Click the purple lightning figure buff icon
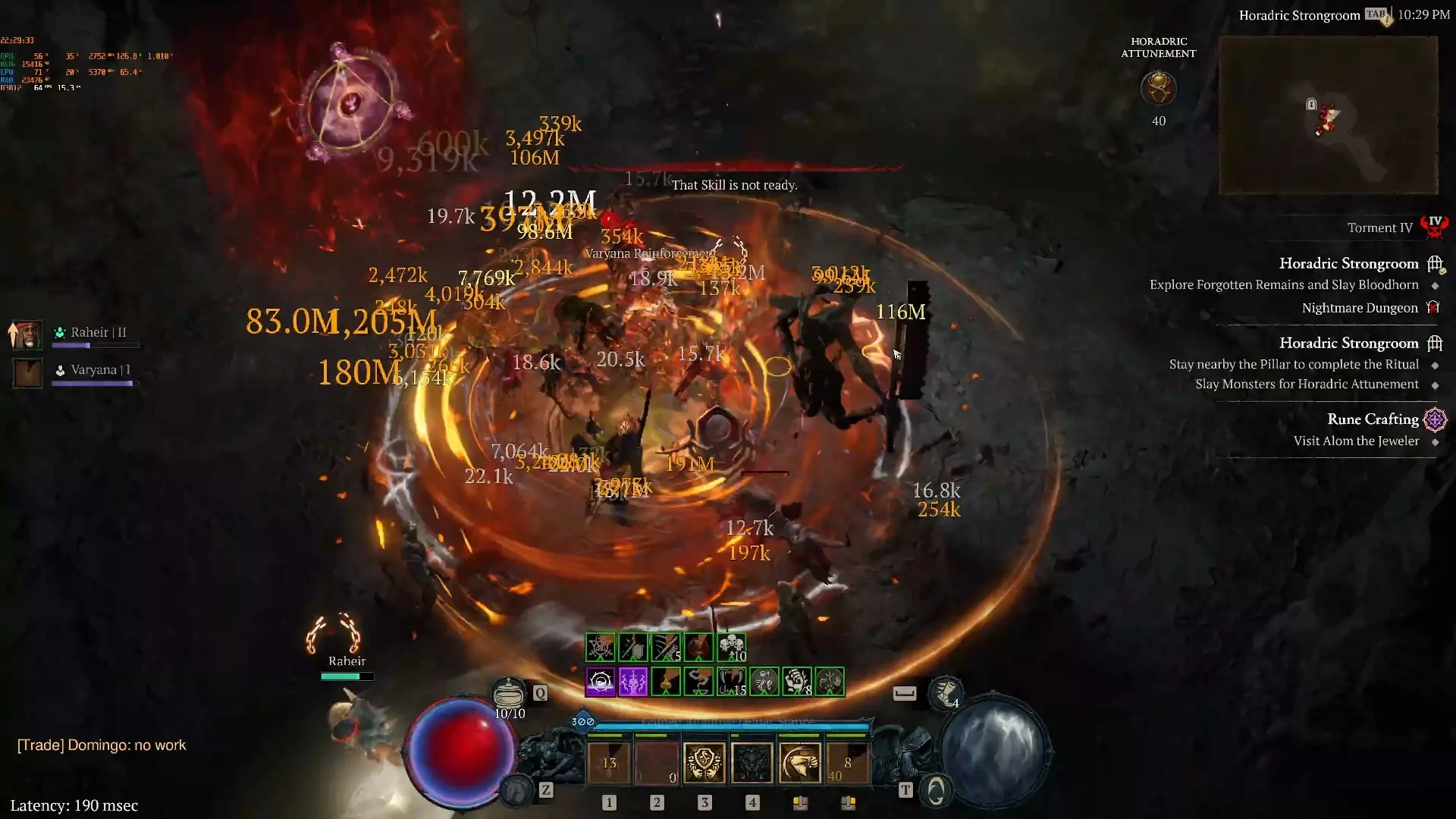This screenshot has height=819, width=1456. [633, 682]
